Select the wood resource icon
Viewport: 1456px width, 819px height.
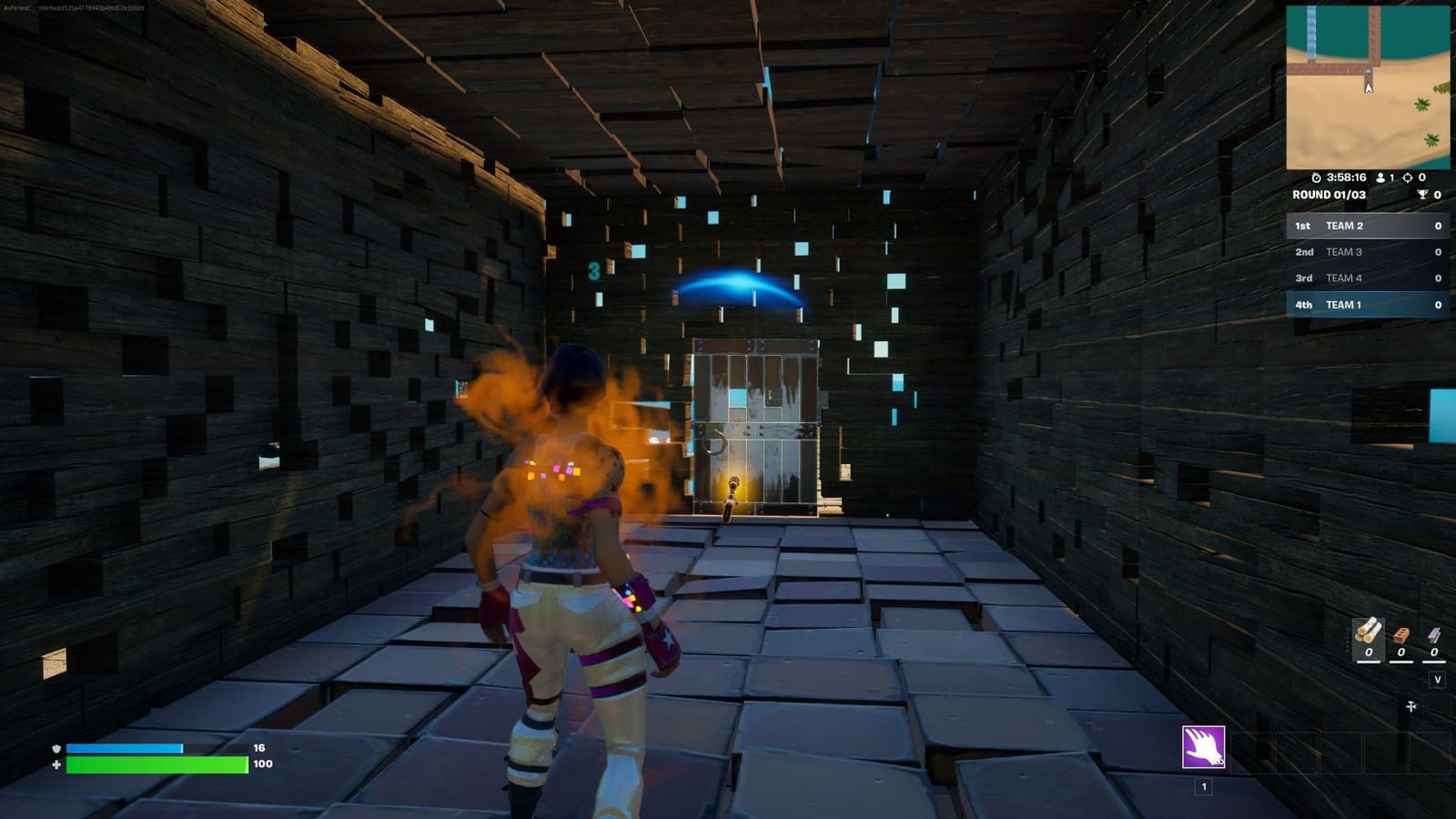pyautogui.click(x=1367, y=632)
